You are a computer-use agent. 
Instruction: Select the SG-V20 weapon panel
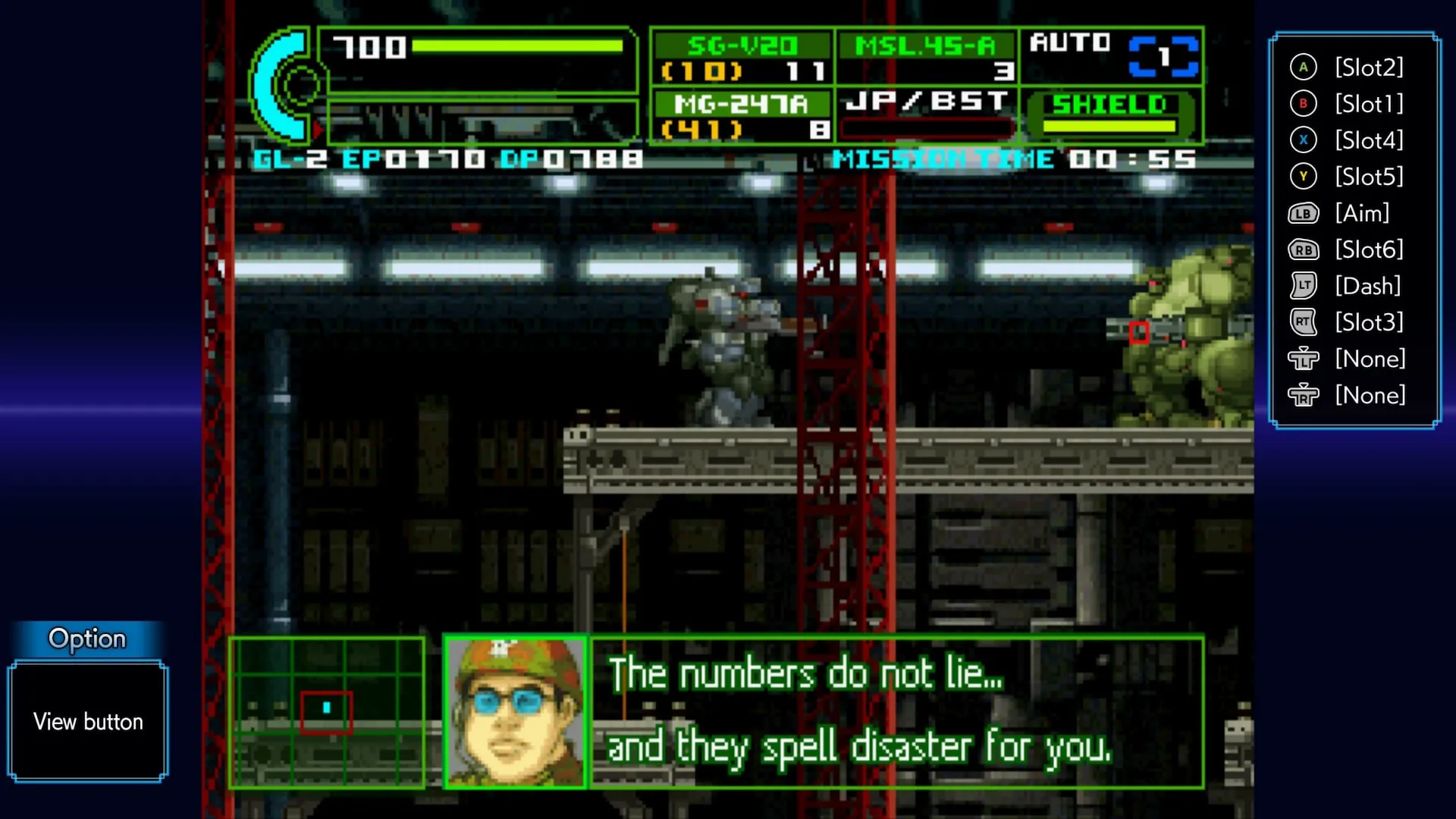[742, 58]
